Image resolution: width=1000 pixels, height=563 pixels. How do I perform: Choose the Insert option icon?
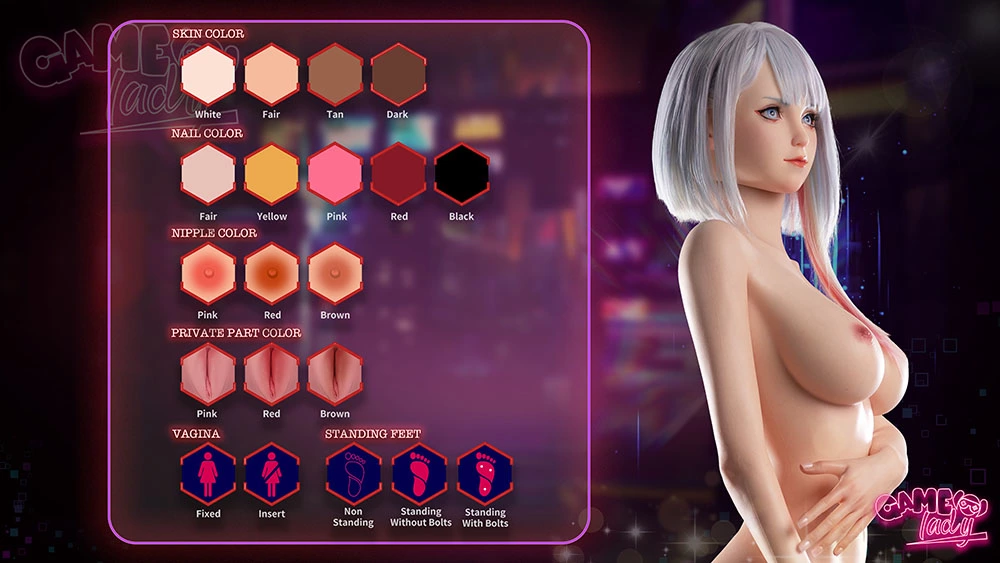tap(272, 473)
